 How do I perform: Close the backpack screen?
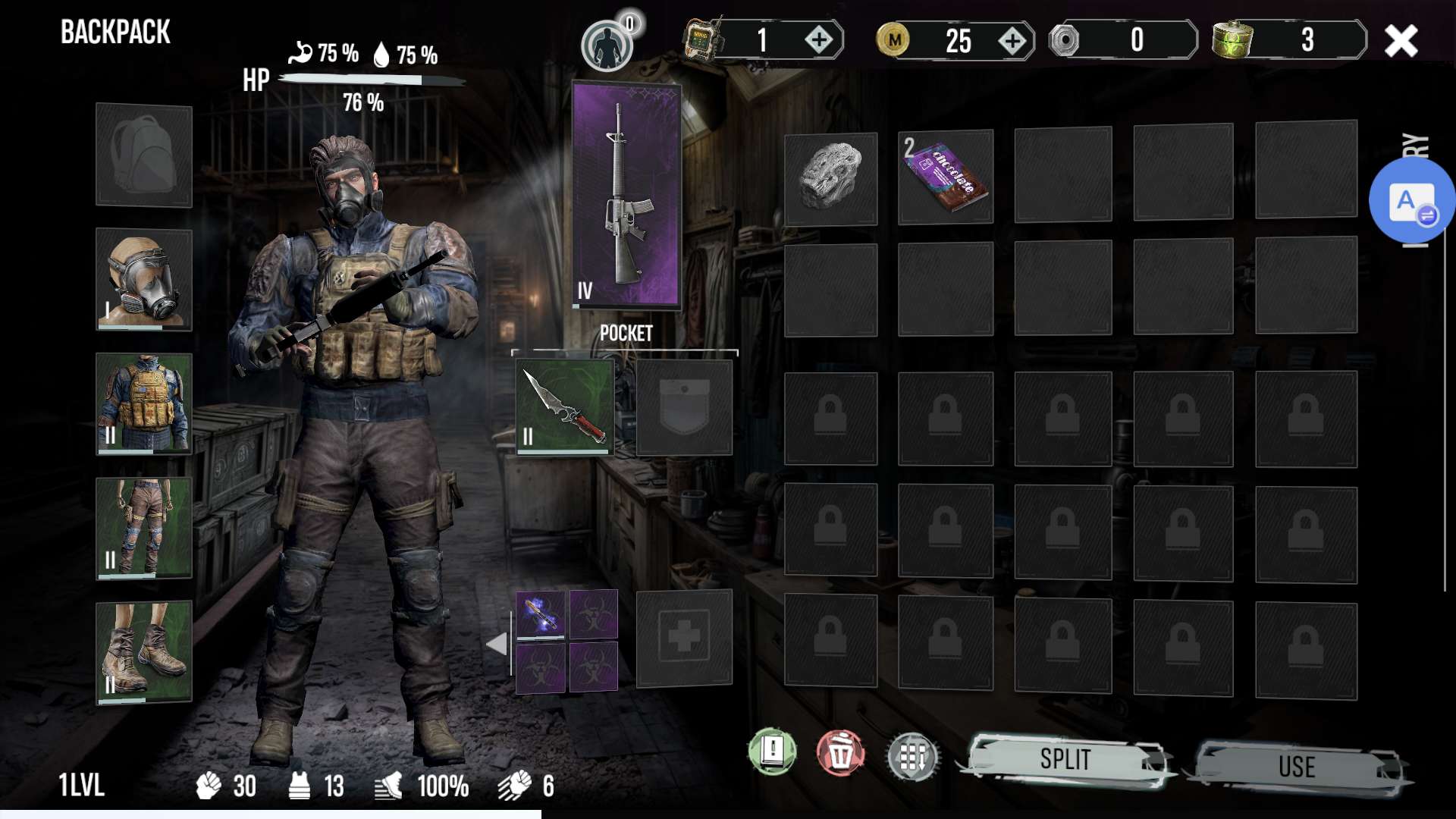pos(1400,41)
